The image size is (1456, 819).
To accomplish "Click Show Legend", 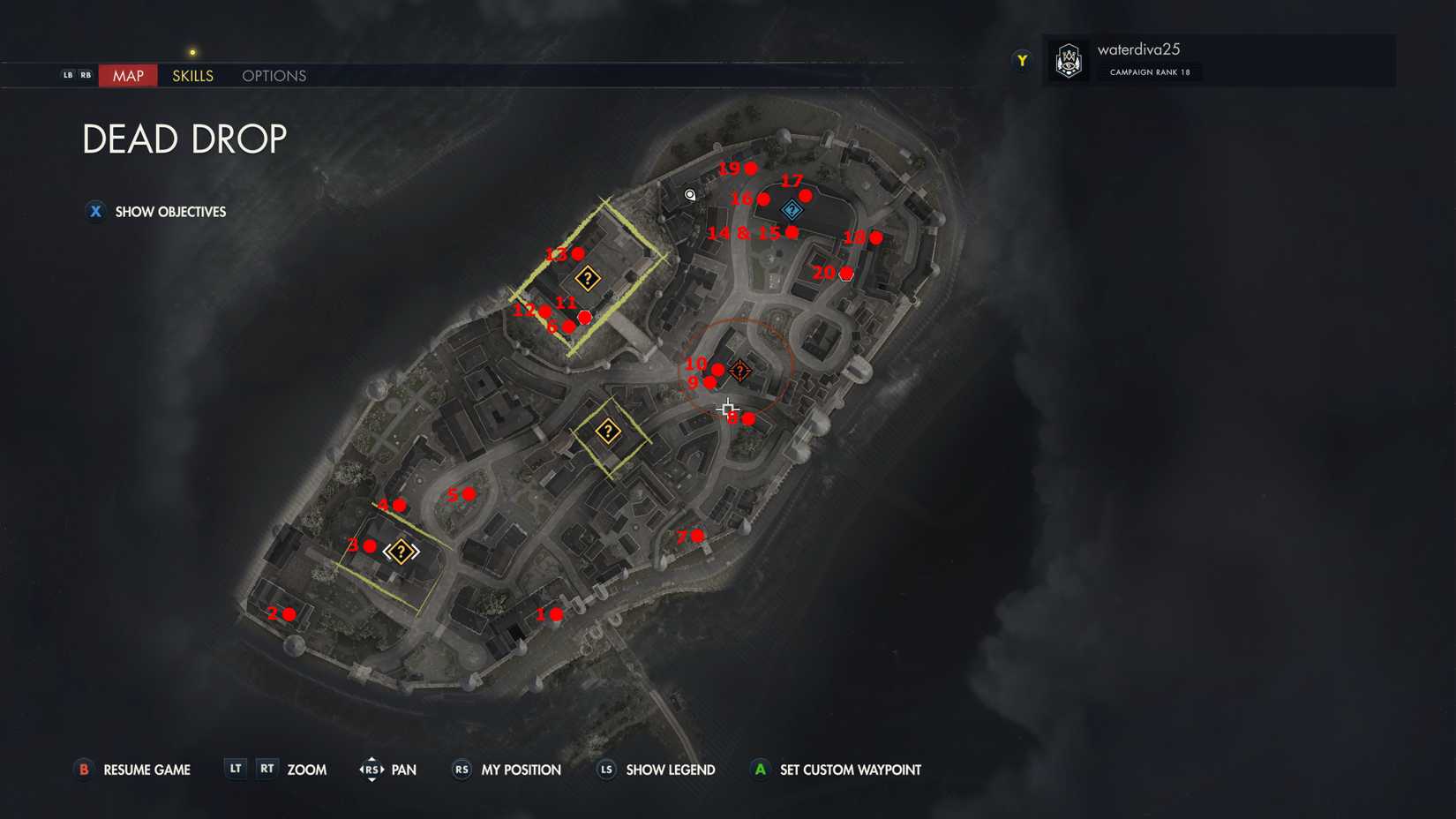I will pyautogui.click(x=669, y=770).
